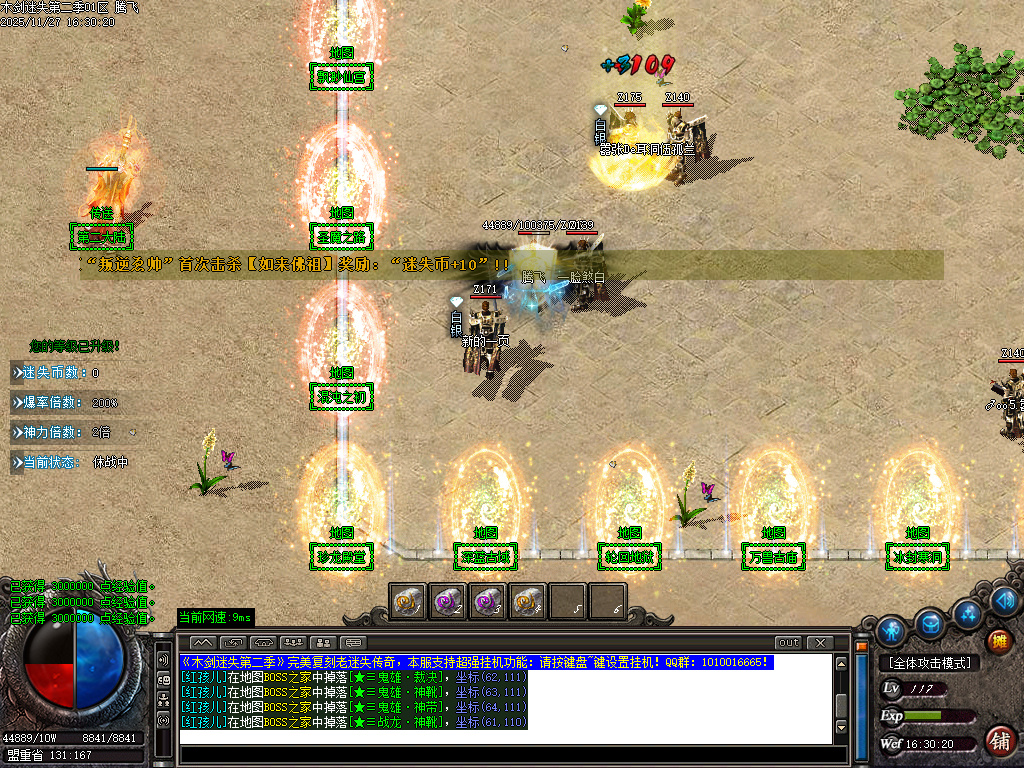This screenshot has height=768, width=1024.
Task: Use the scroll in belt slot 4
Action: (528, 602)
